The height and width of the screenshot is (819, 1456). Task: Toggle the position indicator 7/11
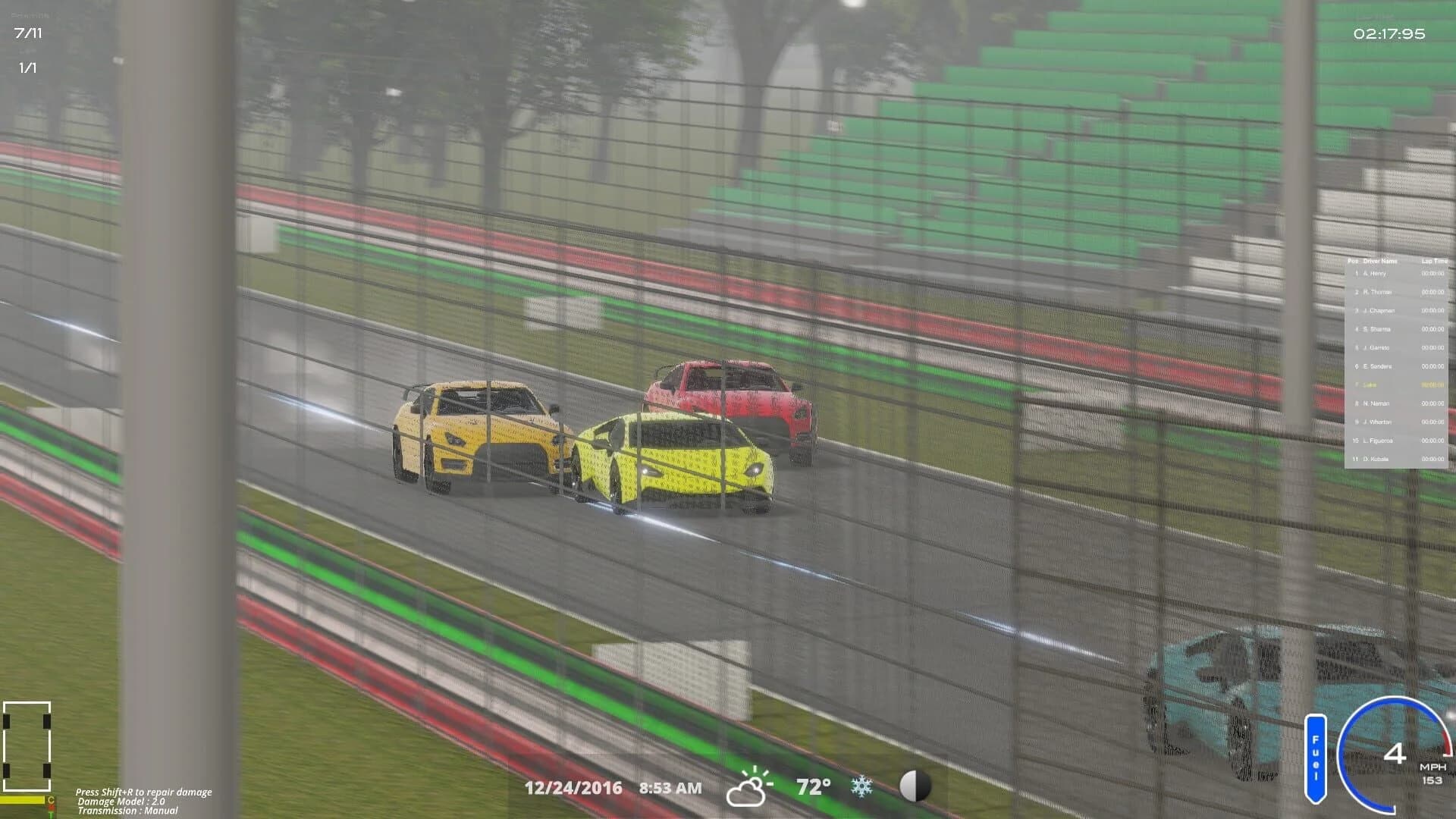28,32
